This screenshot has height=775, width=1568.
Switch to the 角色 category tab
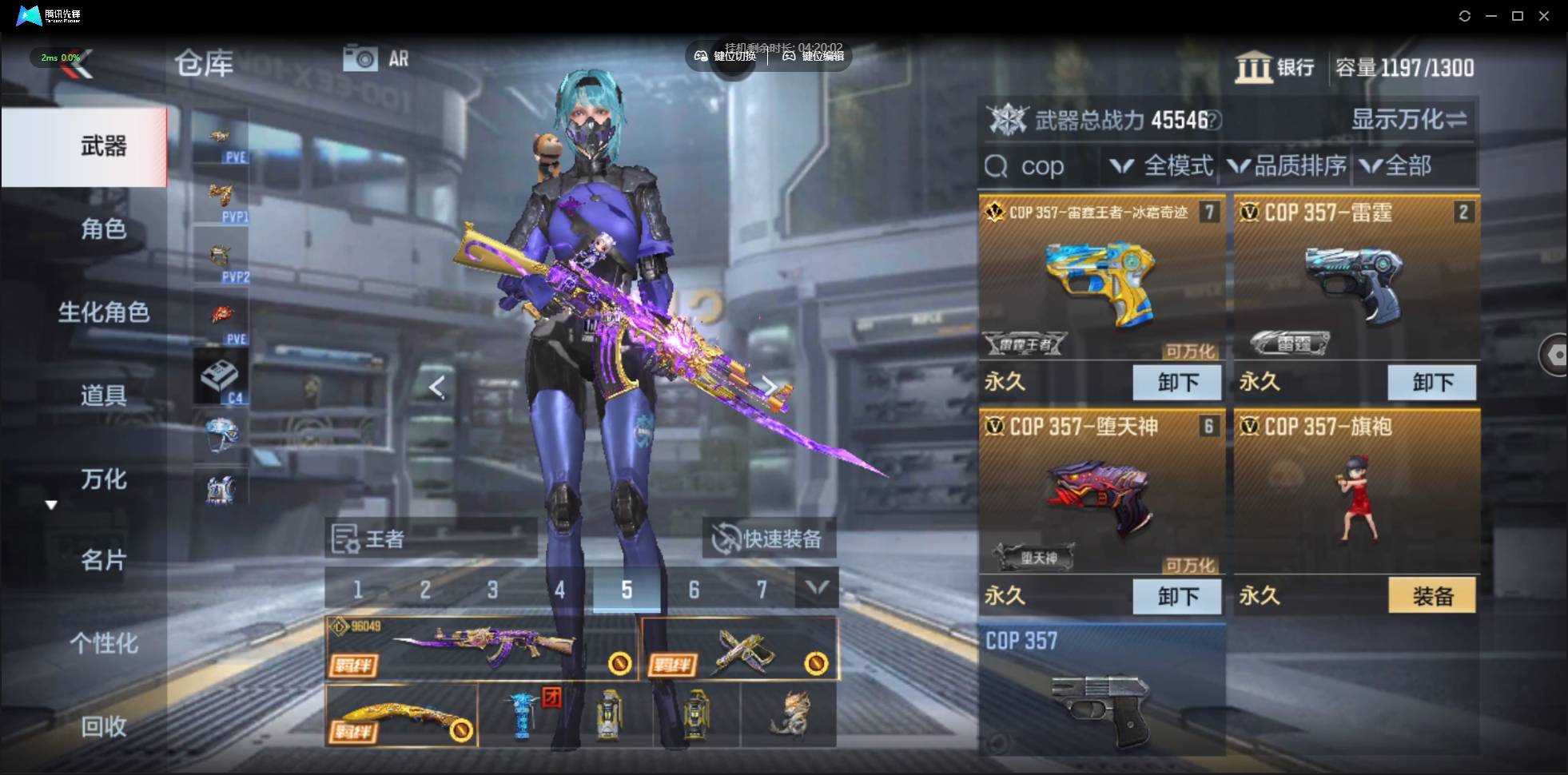point(103,229)
